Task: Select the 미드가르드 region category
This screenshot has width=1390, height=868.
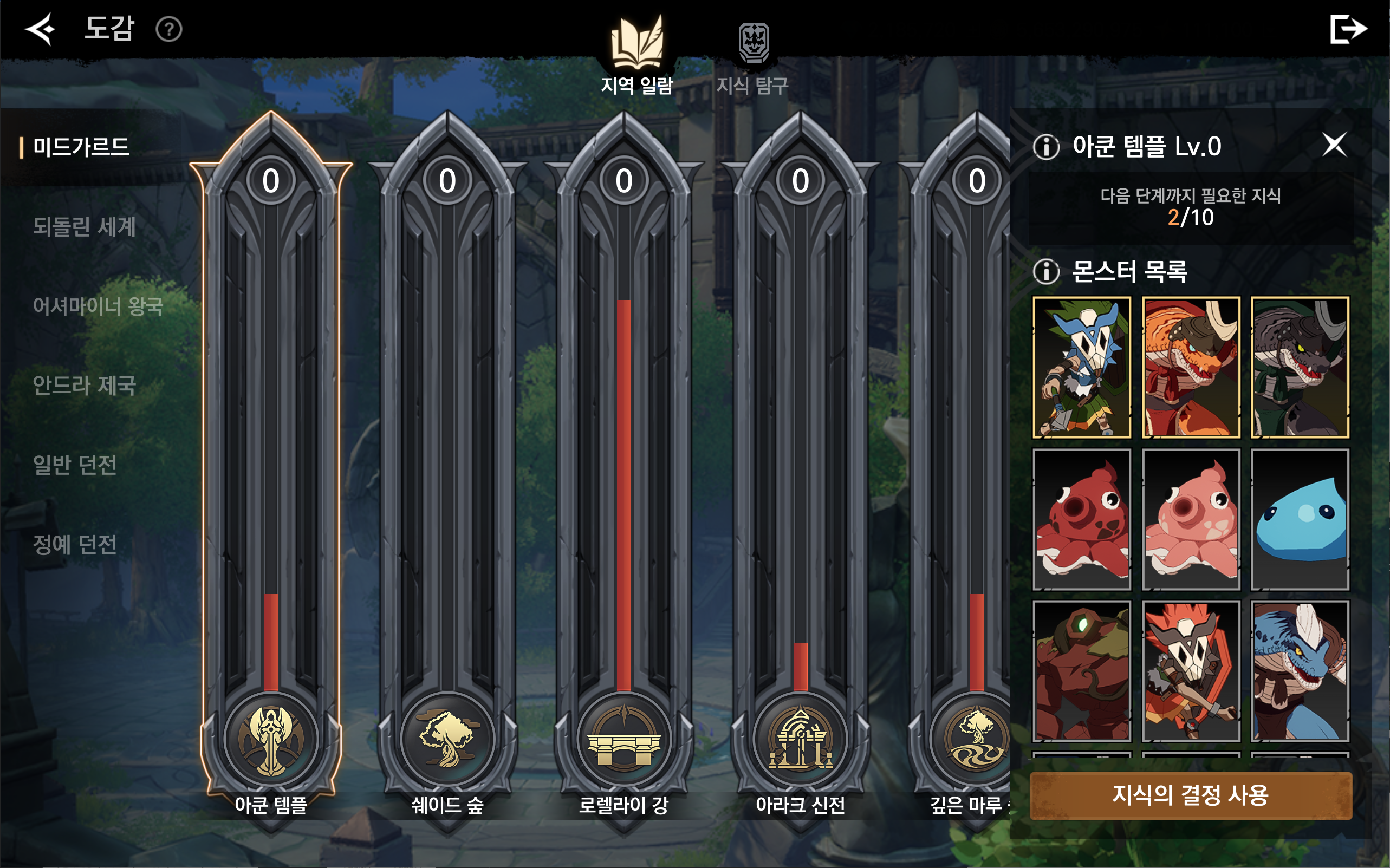Action: (81, 147)
